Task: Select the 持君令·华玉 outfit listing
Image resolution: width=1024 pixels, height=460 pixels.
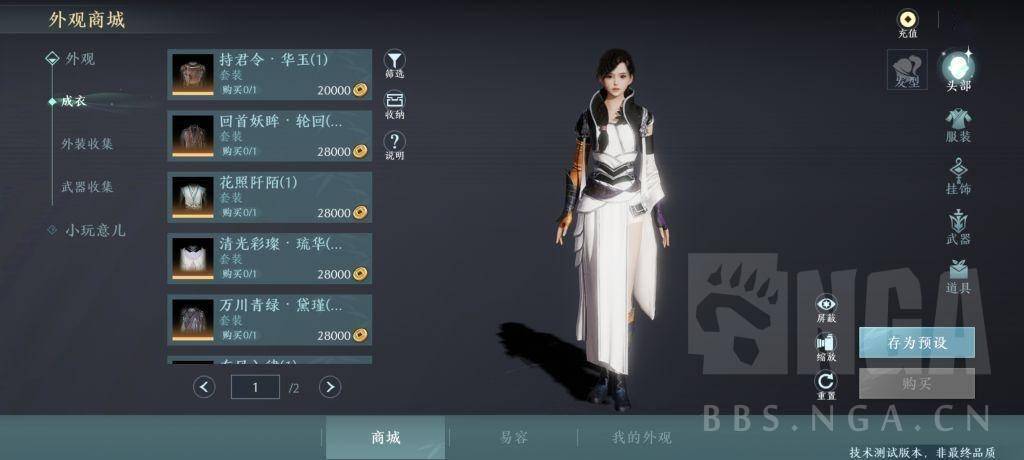Action: (x=269, y=74)
